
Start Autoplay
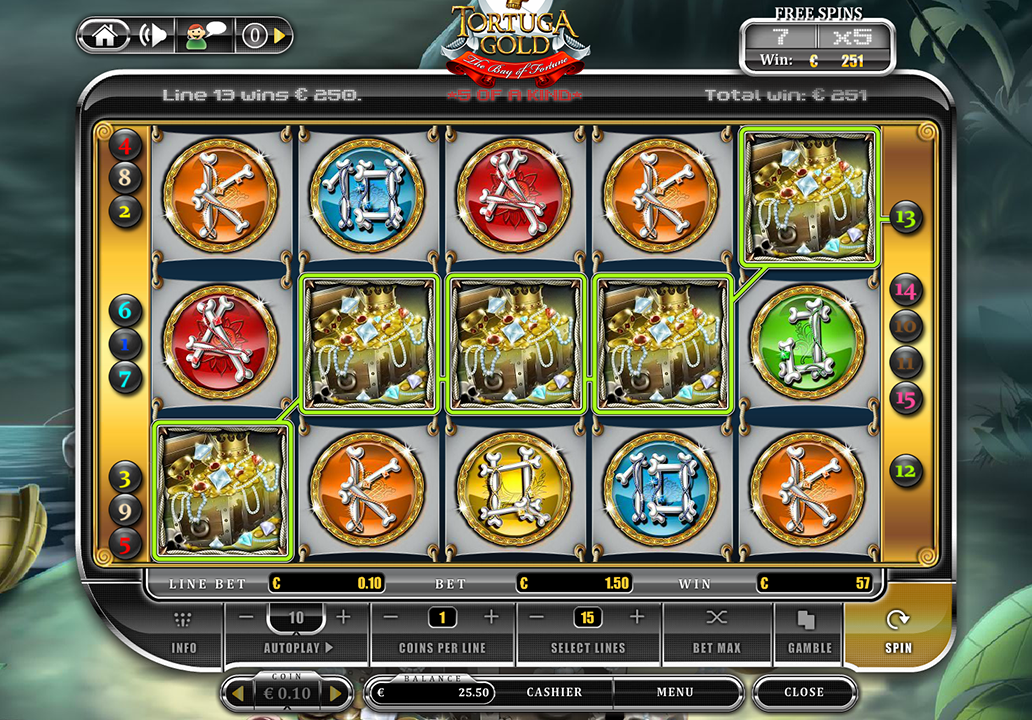click(x=297, y=648)
